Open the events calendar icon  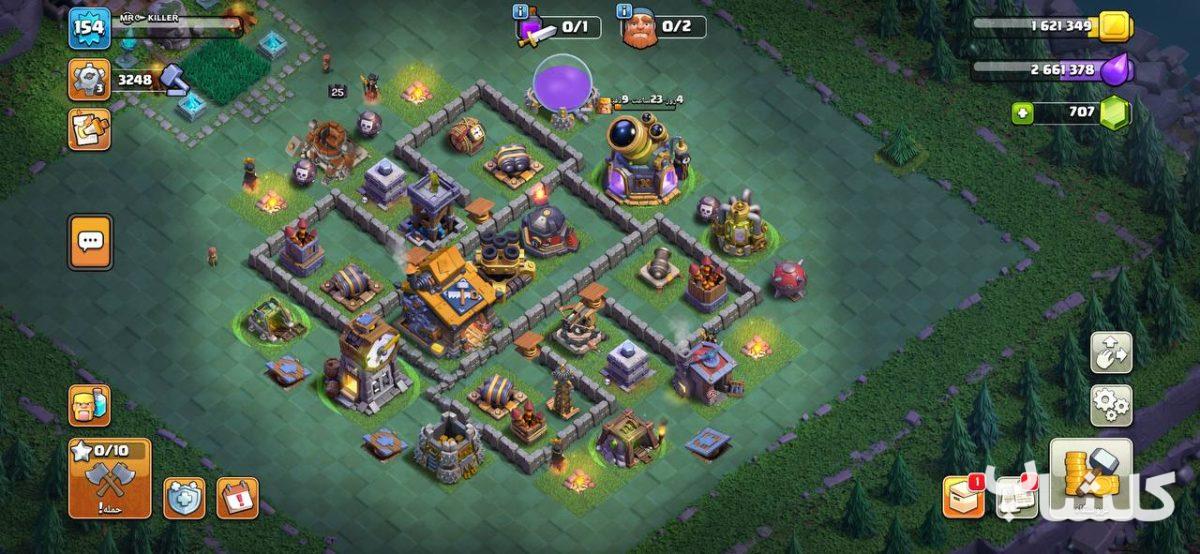[237, 497]
